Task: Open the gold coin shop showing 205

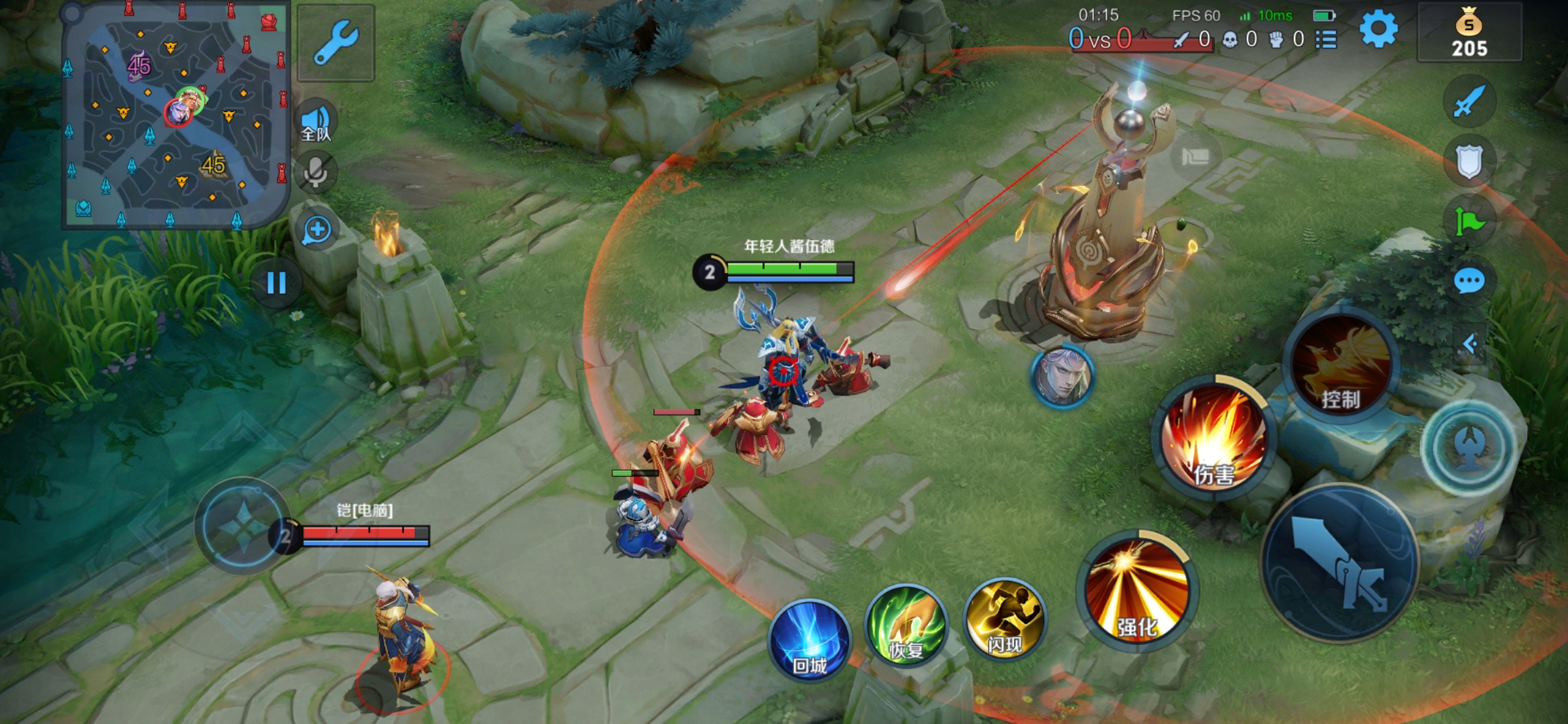Action: pos(1469,34)
